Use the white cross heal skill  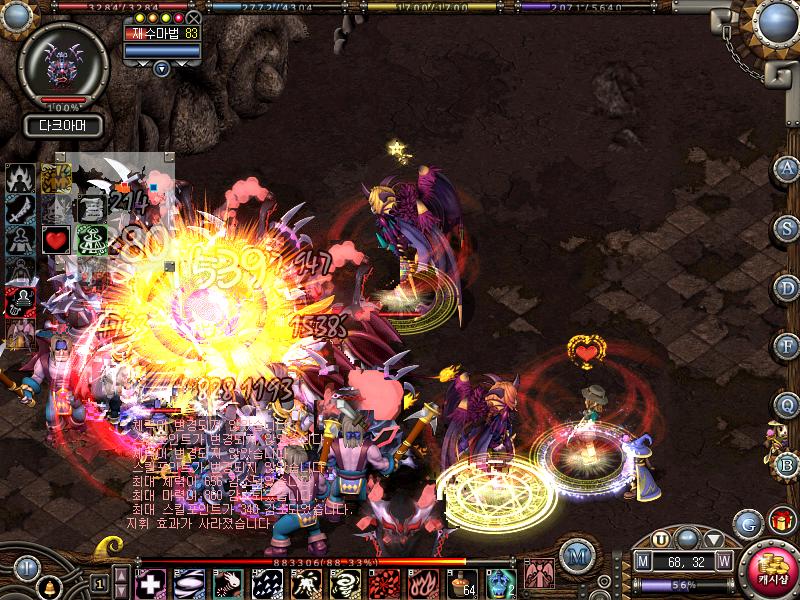150,583
